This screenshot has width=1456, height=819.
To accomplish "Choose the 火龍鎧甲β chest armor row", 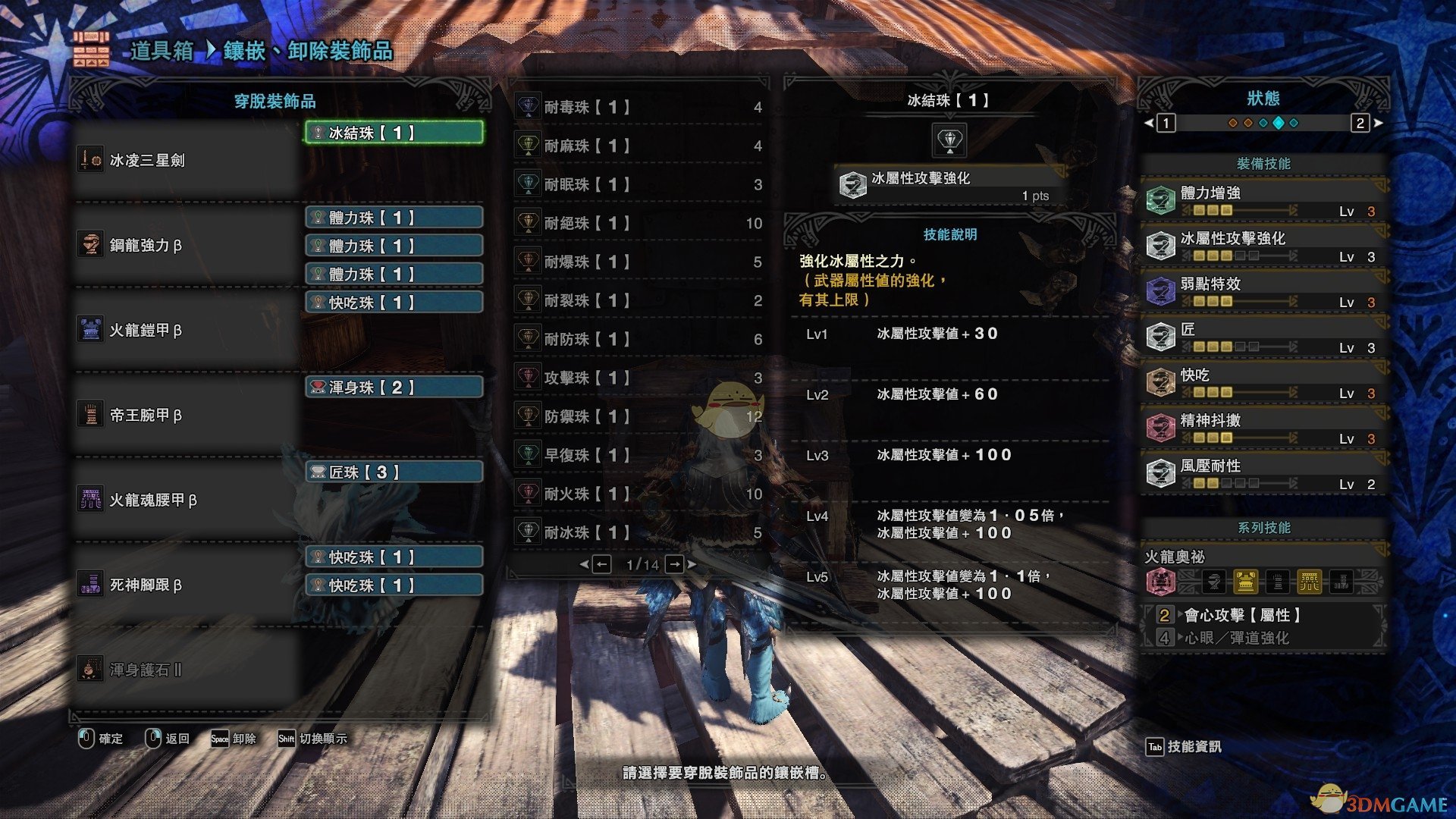I will [x=187, y=330].
